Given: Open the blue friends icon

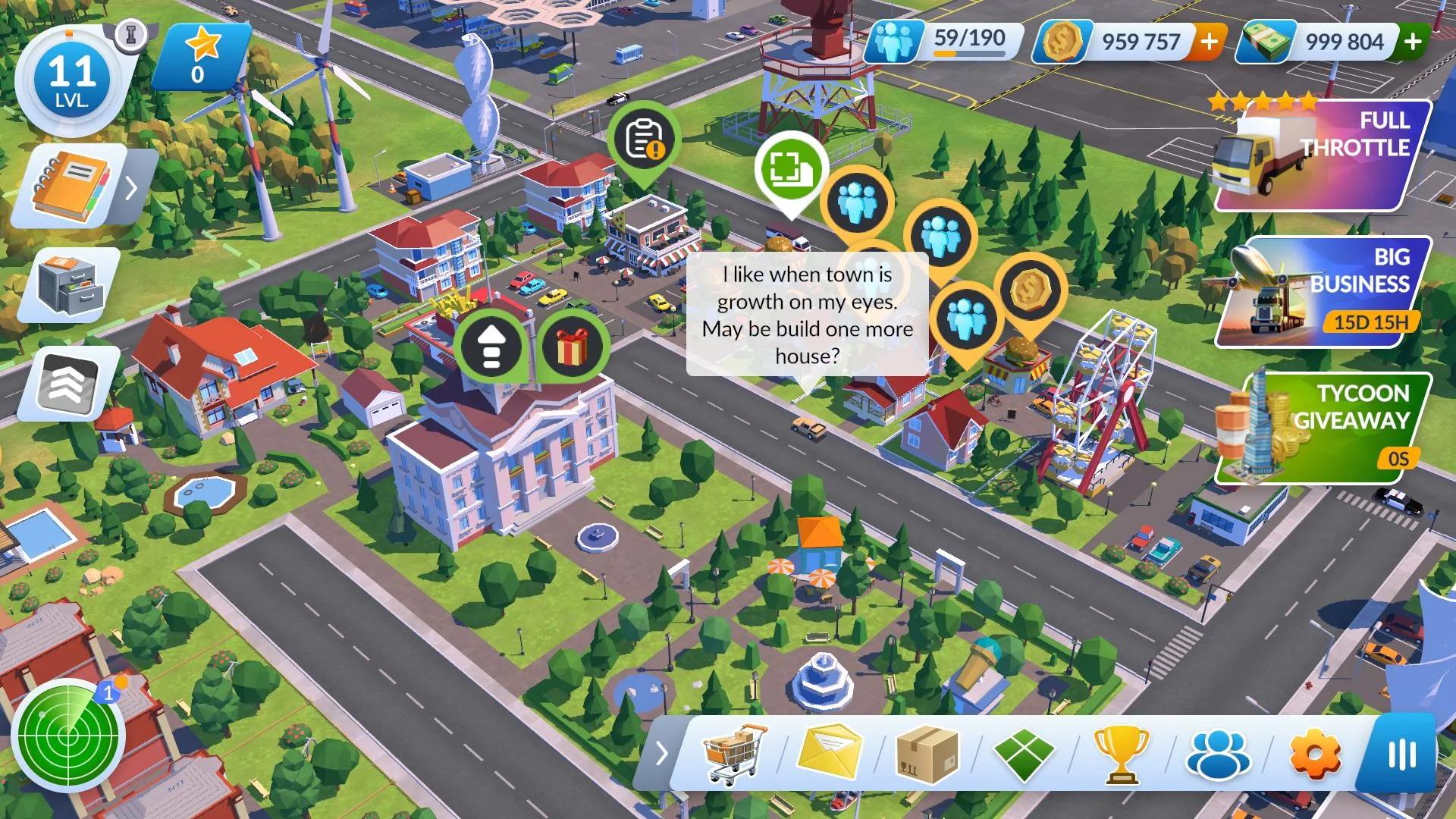Looking at the screenshot, I should (1218, 753).
